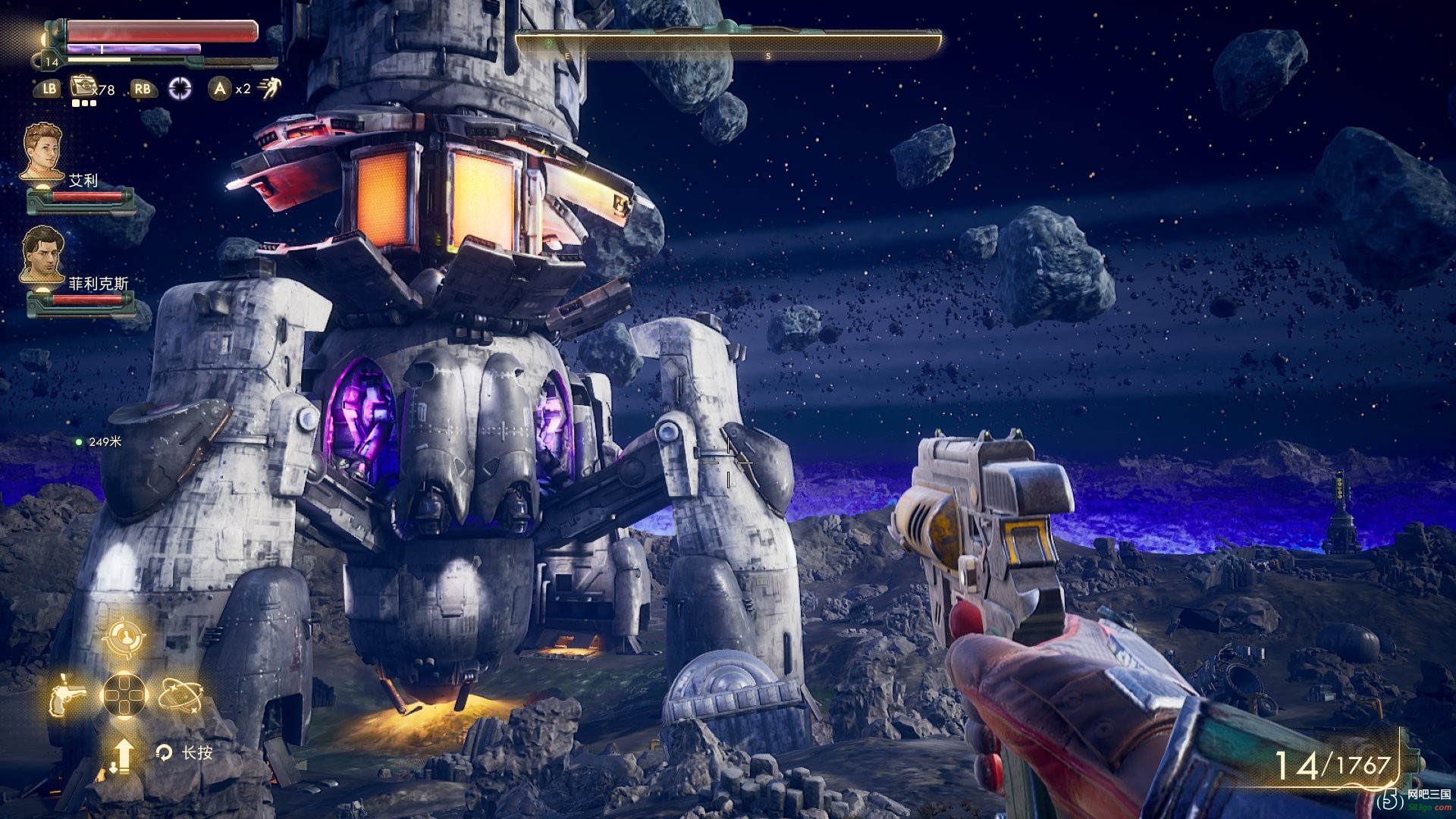Click the running figure dodge icon

[x=268, y=89]
